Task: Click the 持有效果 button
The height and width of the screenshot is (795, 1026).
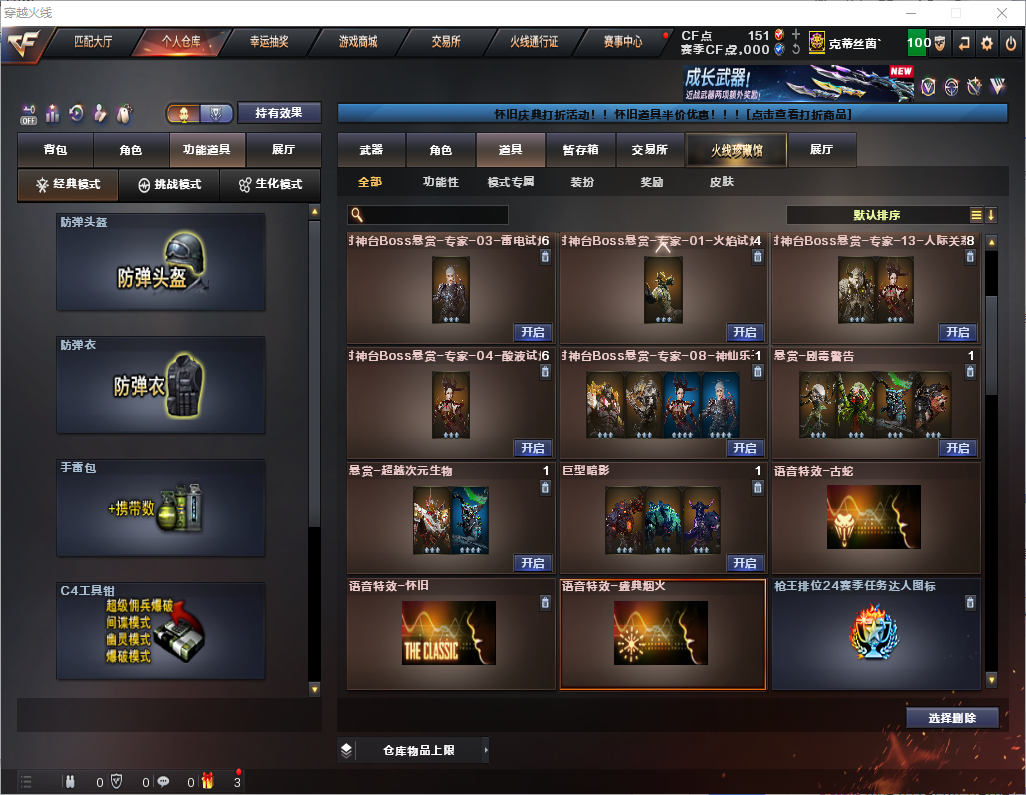Action: pyautogui.click(x=278, y=113)
